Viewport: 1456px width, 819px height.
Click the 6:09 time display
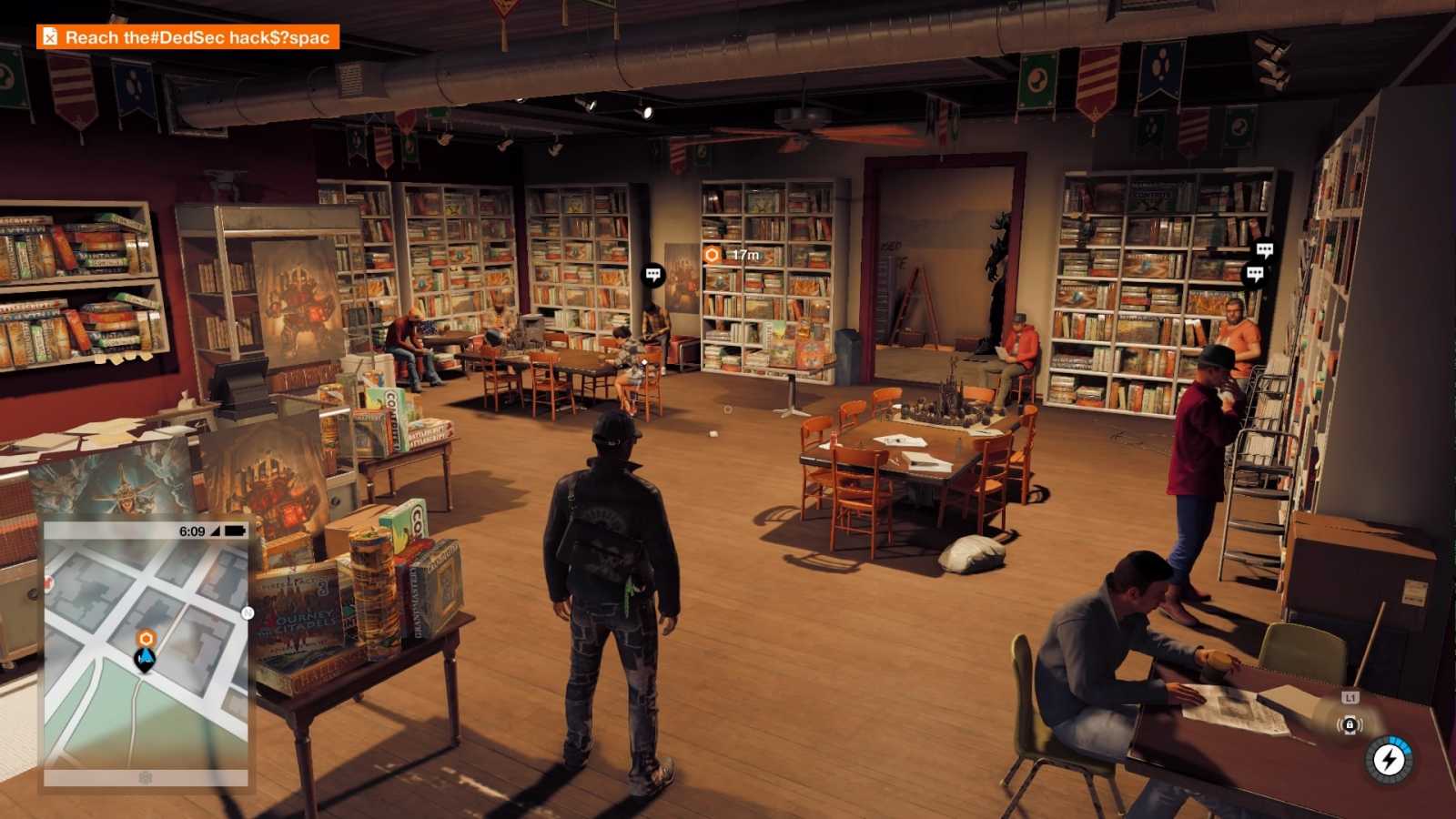(x=192, y=530)
